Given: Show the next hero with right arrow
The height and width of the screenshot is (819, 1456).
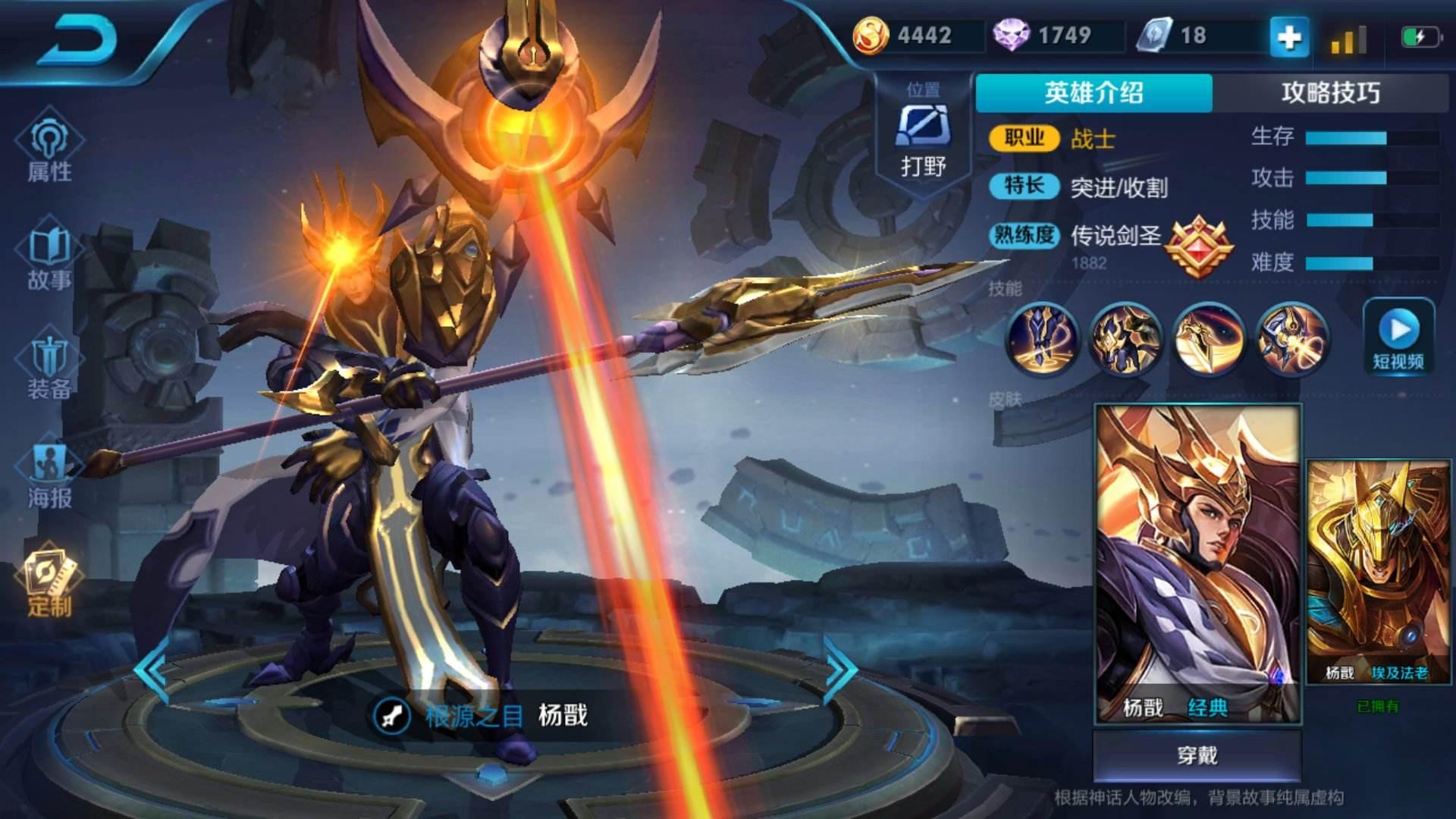Looking at the screenshot, I should [x=839, y=671].
